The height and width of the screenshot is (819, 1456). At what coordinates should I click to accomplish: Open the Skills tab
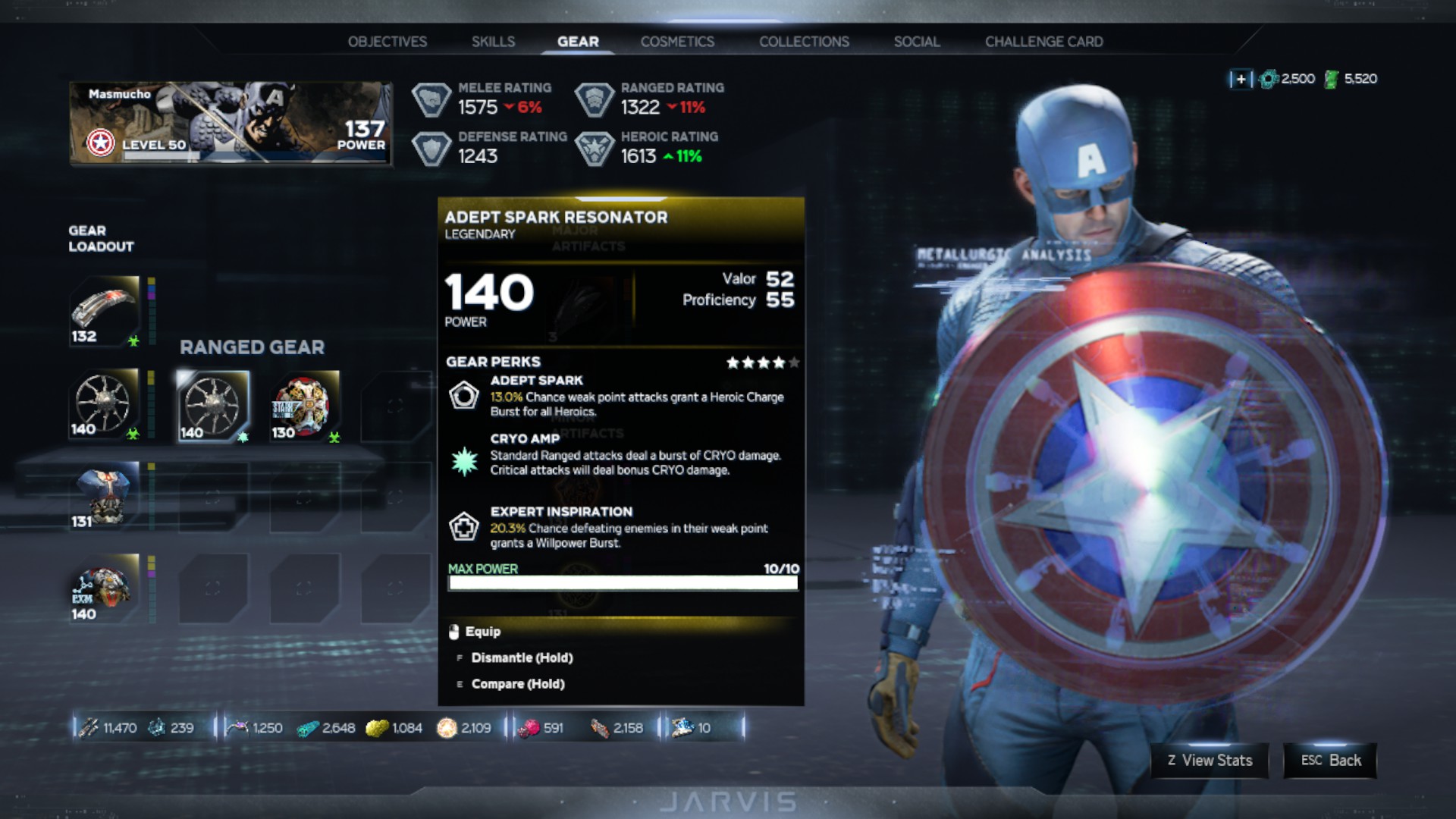(493, 42)
